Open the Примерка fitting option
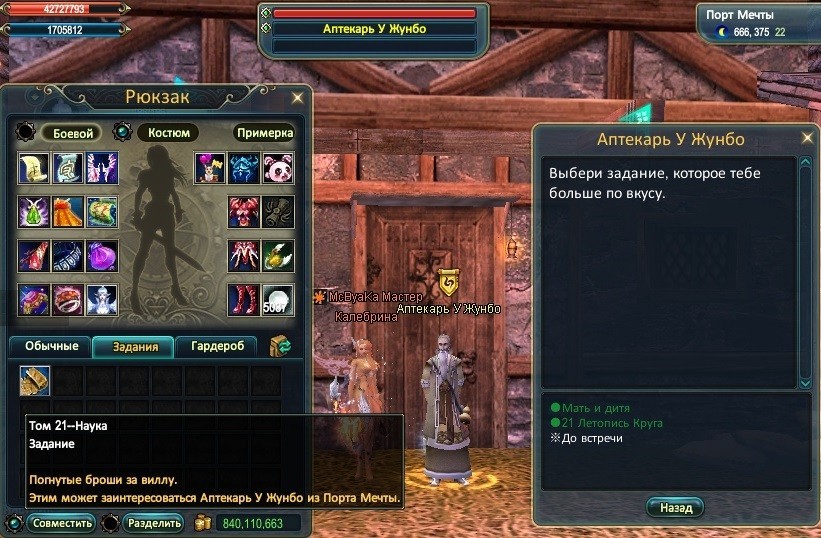 coord(265,133)
